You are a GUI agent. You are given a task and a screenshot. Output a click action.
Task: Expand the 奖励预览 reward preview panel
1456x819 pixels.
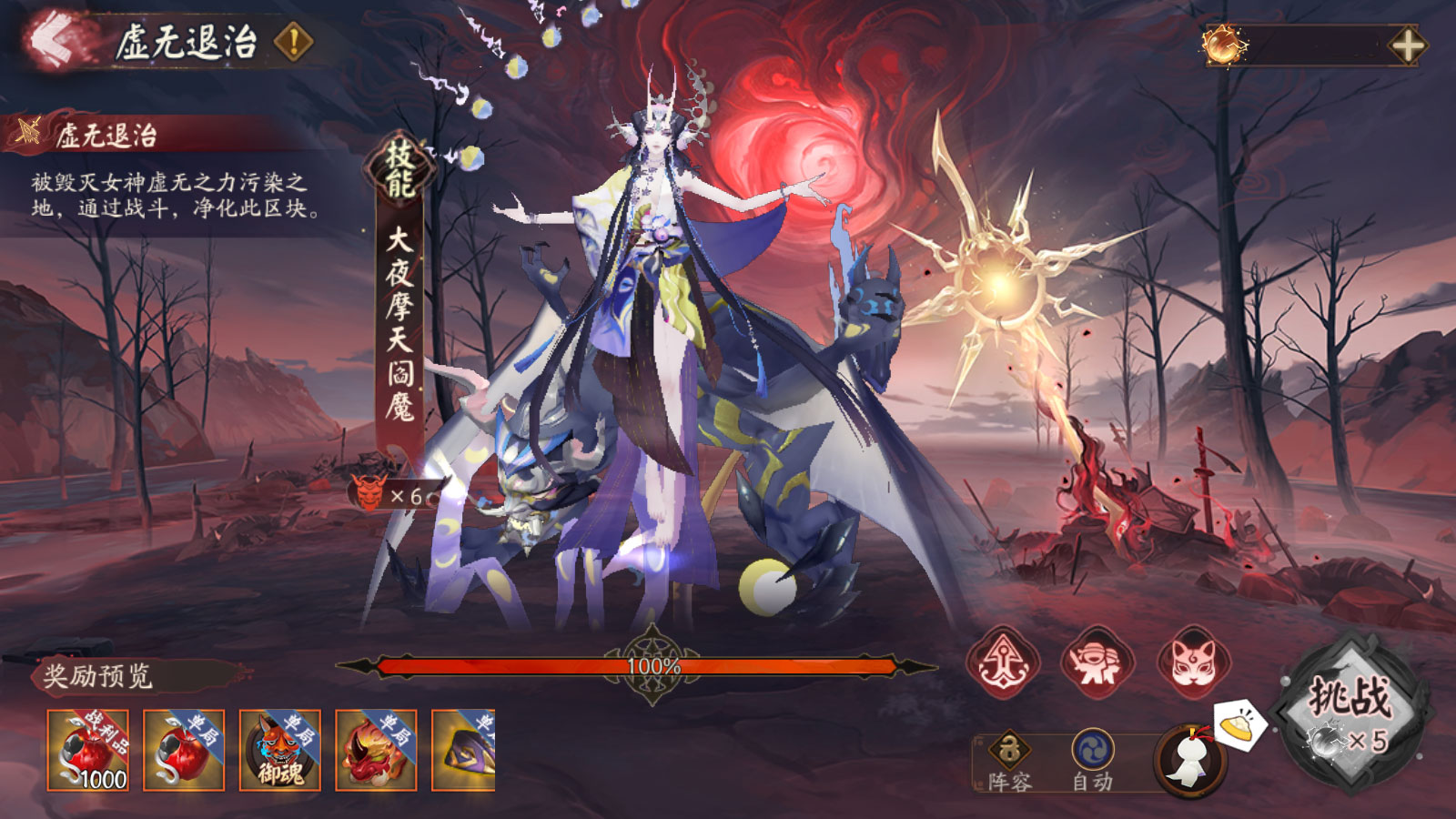(x=96, y=675)
